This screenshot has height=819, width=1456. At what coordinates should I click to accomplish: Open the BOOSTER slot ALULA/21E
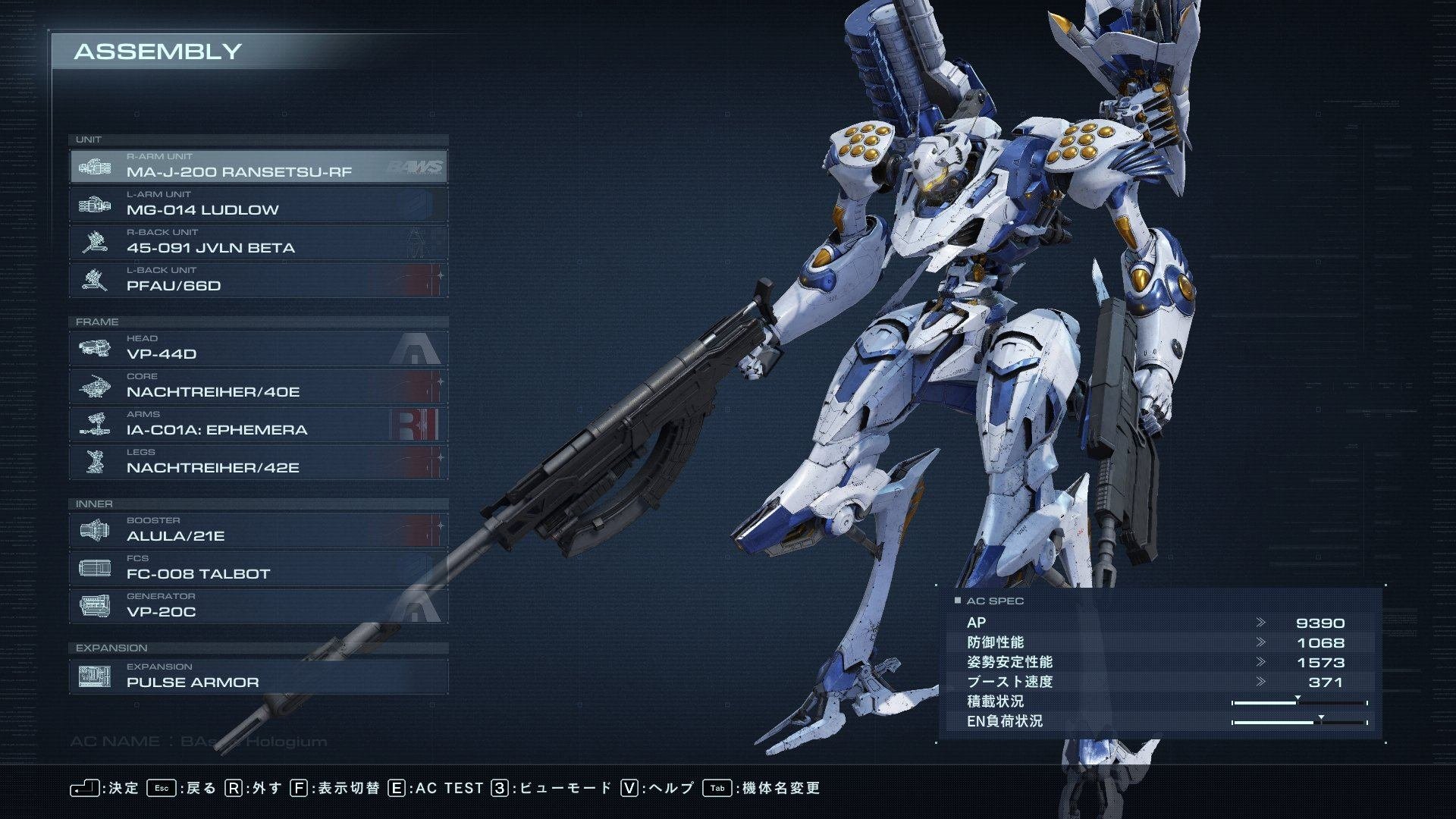(258, 530)
